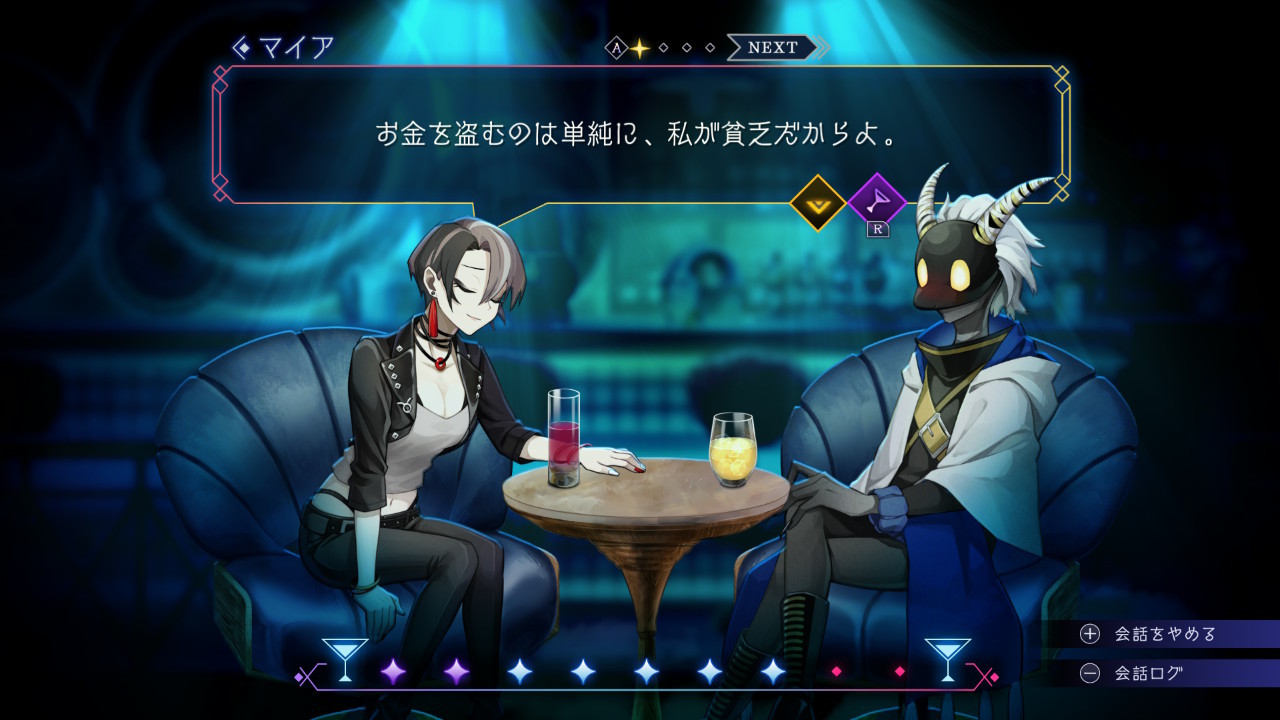Select the purple cocktail glass diamond icon
Viewport: 1280px width, 720px height.
point(876,202)
